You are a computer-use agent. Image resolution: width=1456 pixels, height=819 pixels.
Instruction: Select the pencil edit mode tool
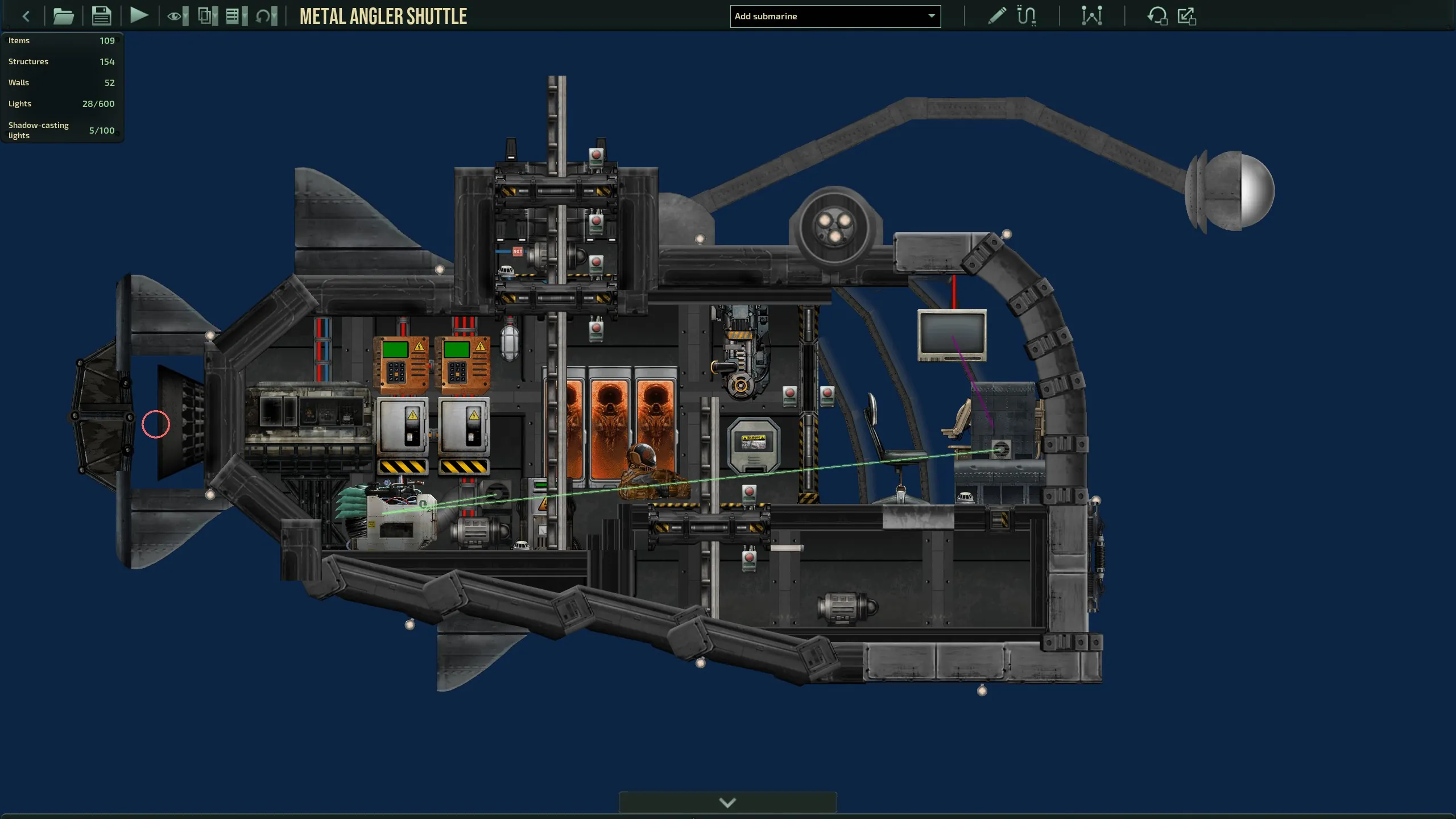pyautogui.click(x=996, y=16)
